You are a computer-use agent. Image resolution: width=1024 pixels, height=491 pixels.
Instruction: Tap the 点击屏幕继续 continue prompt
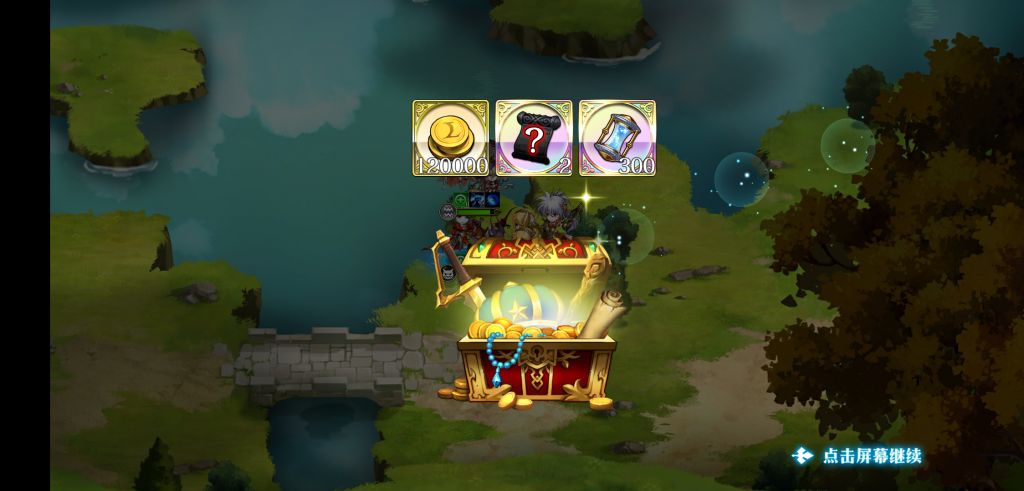click(858, 456)
